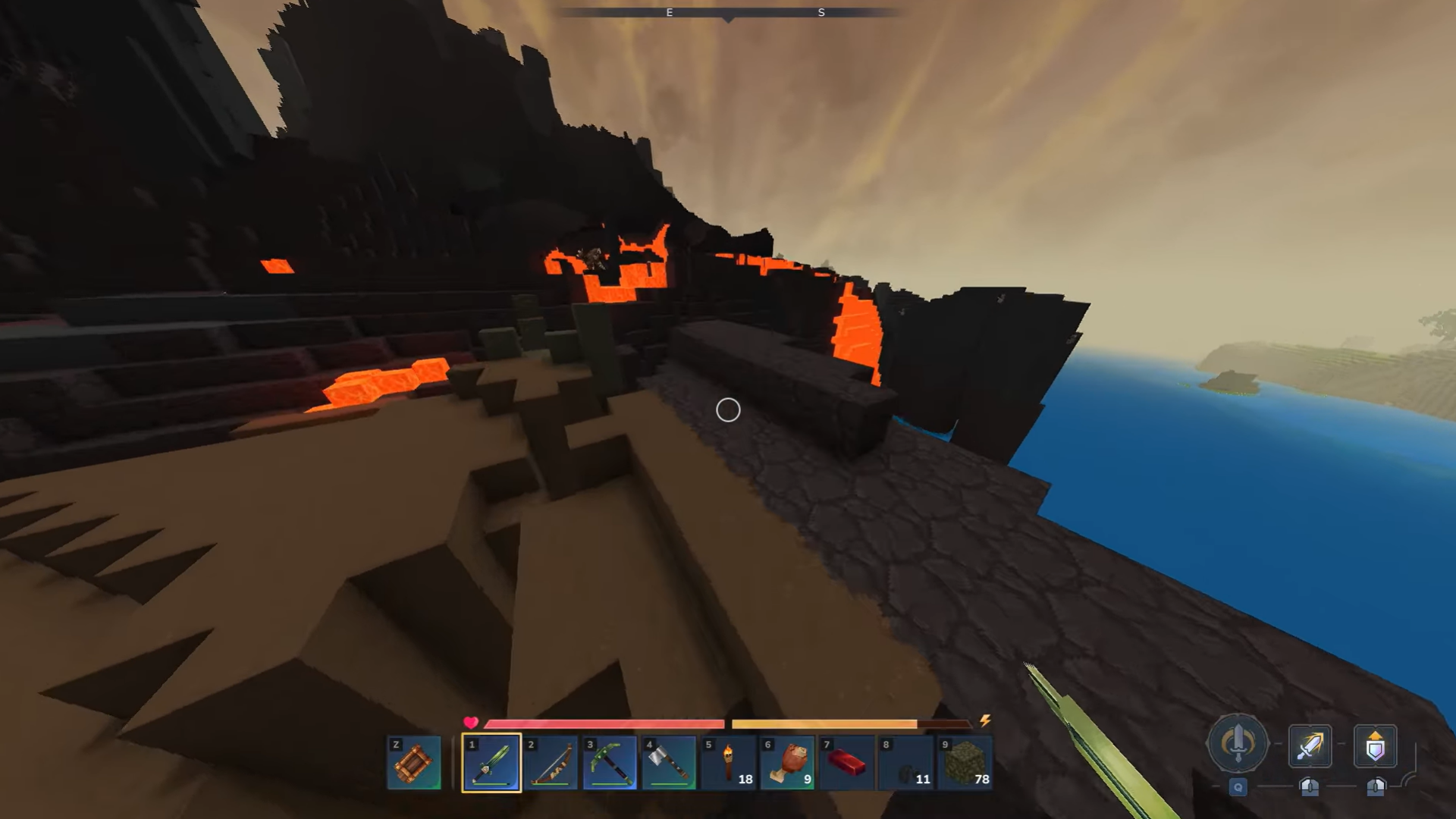Select the item stack of 11 in slot 8
This screenshot has height=819, width=1456.
click(x=905, y=762)
